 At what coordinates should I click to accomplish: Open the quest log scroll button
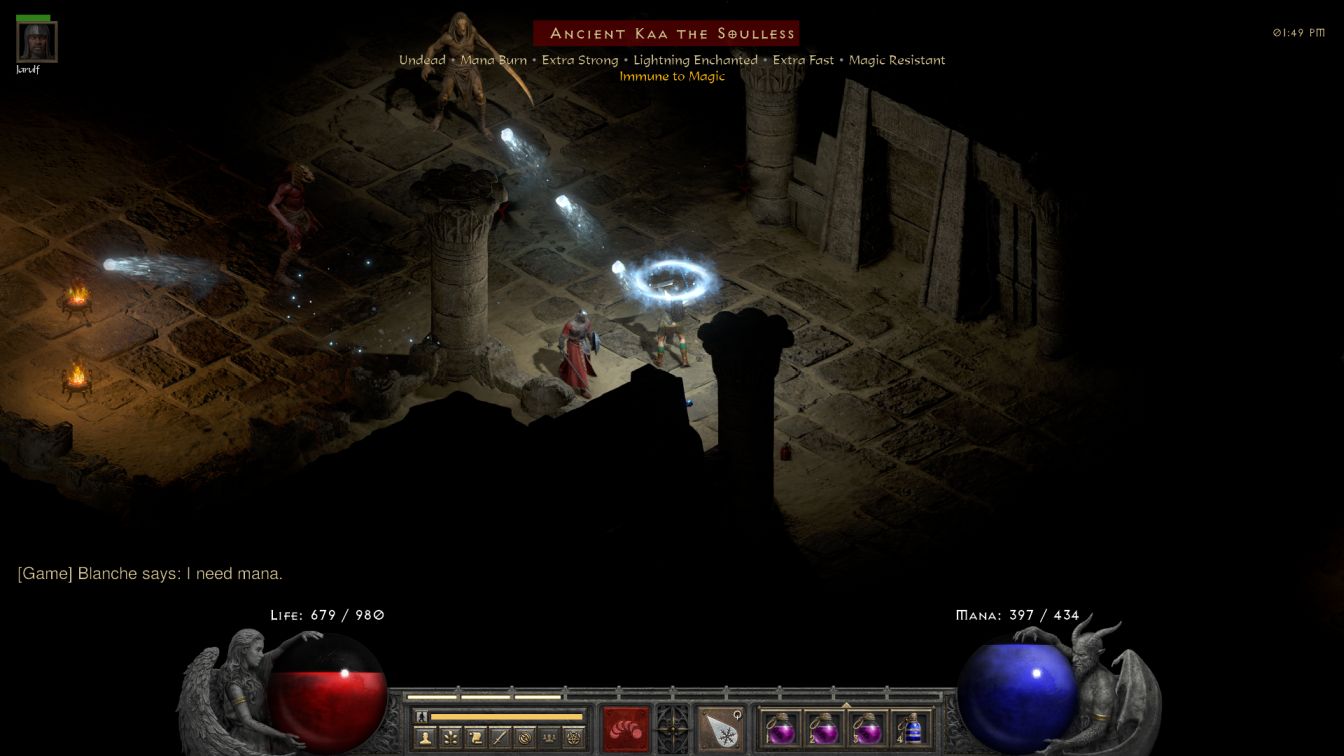tap(475, 738)
